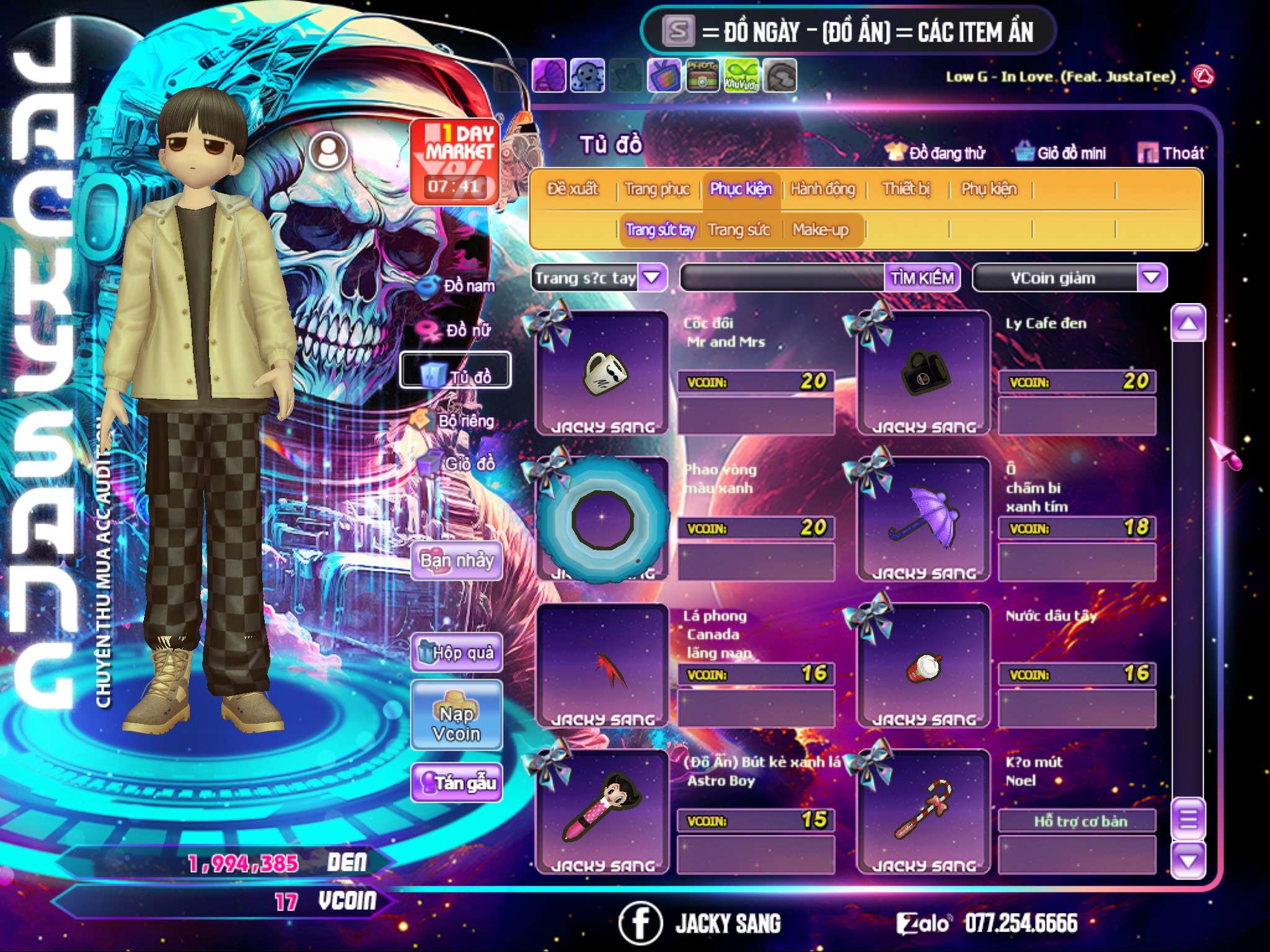Click the Nạp Vcoin button
This screenshot has height=952, width=1270.
[456, 723]
